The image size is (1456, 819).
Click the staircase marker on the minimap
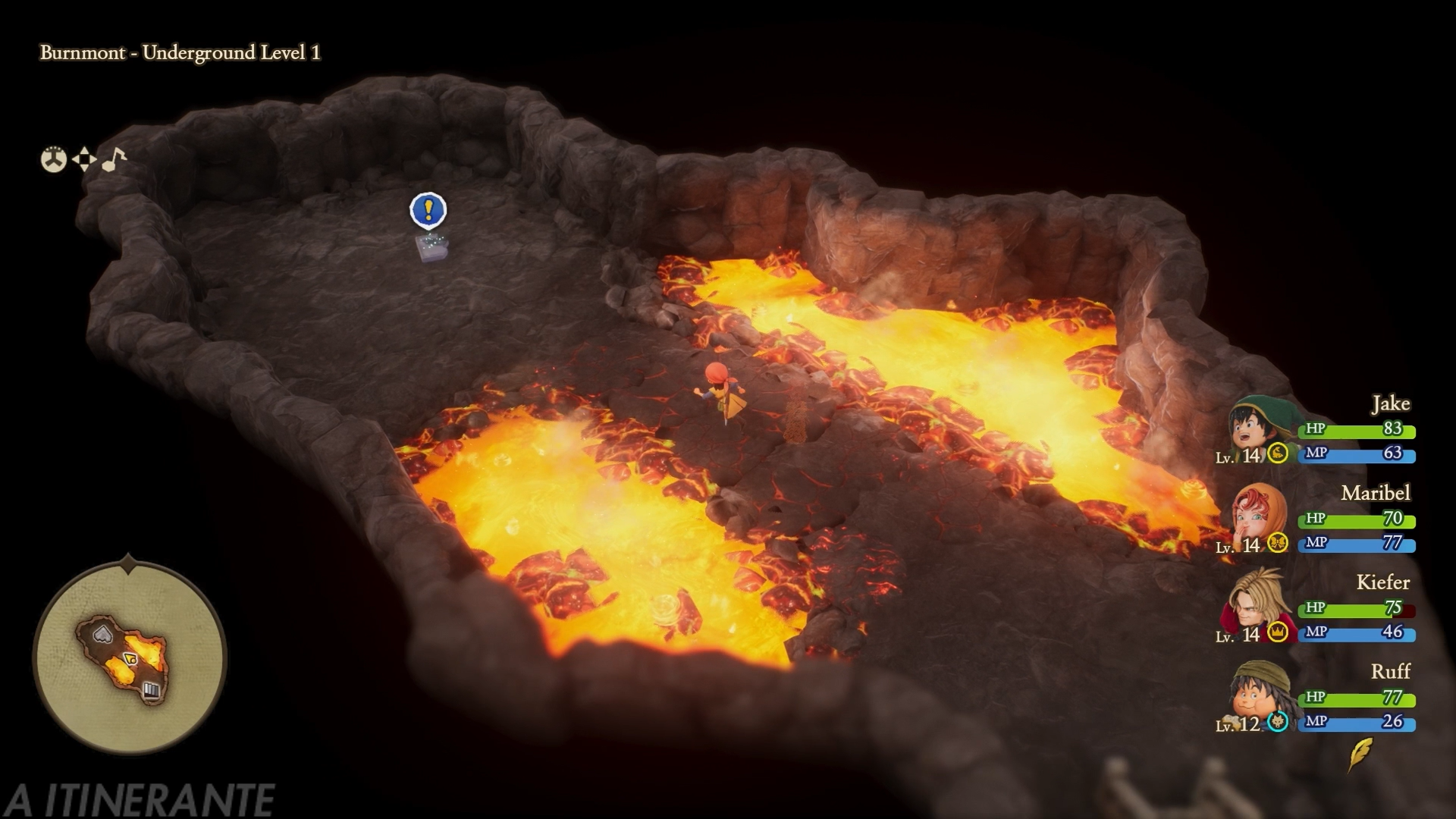click(x=151, y=689)
